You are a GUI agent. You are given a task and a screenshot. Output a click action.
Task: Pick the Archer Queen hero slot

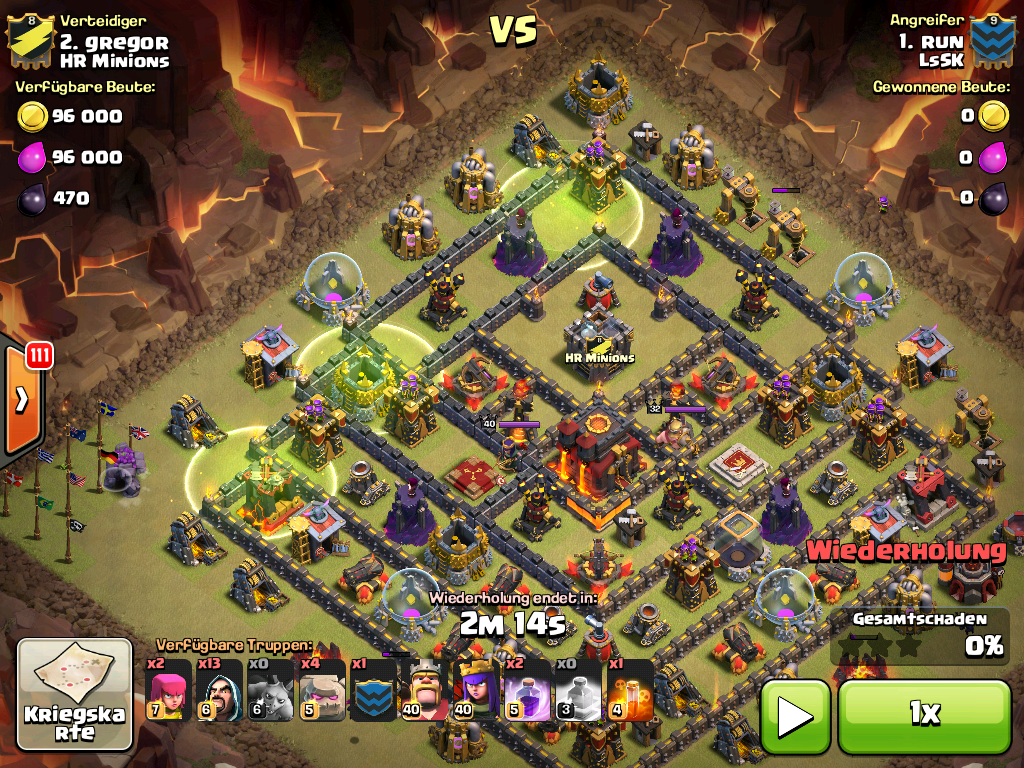coord(476,690)
